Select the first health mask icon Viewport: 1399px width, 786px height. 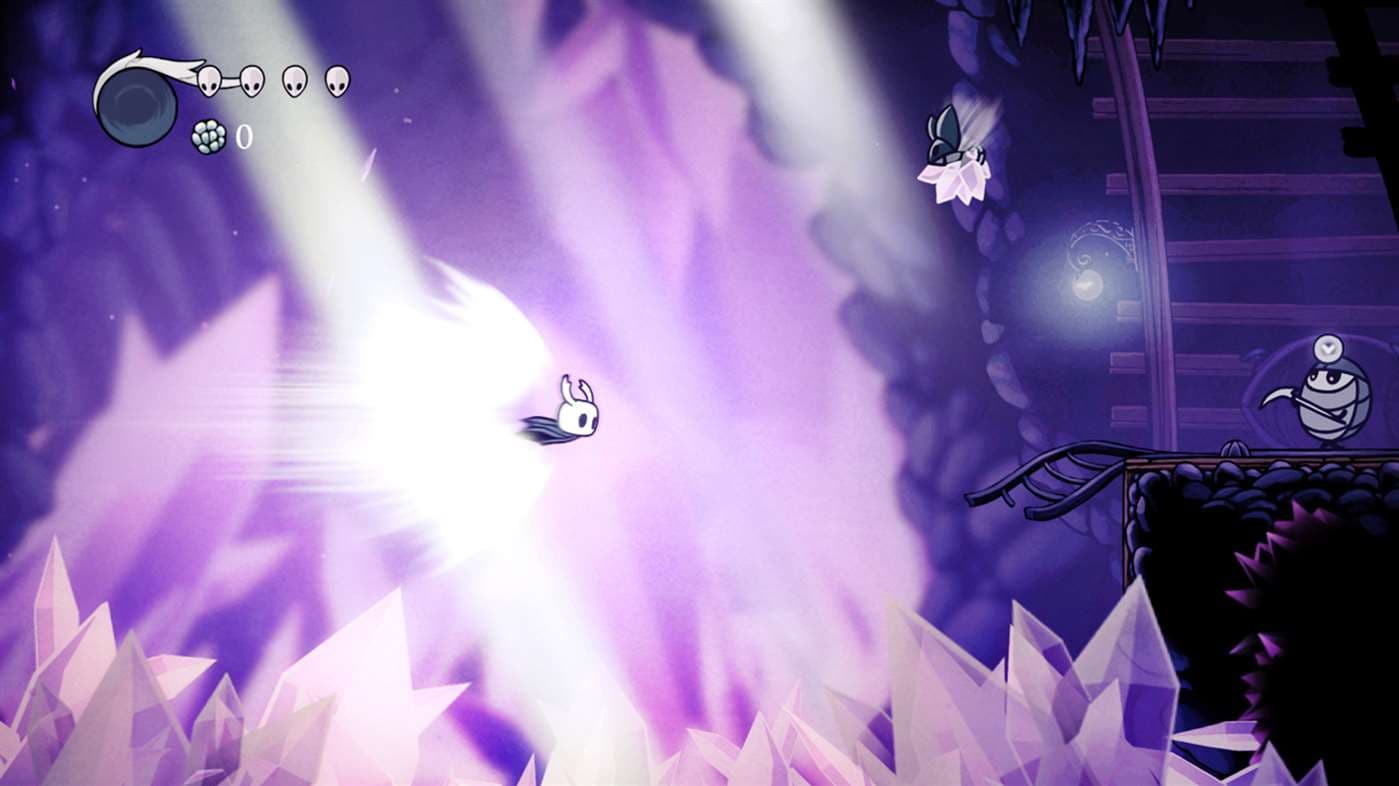[208, 80]
